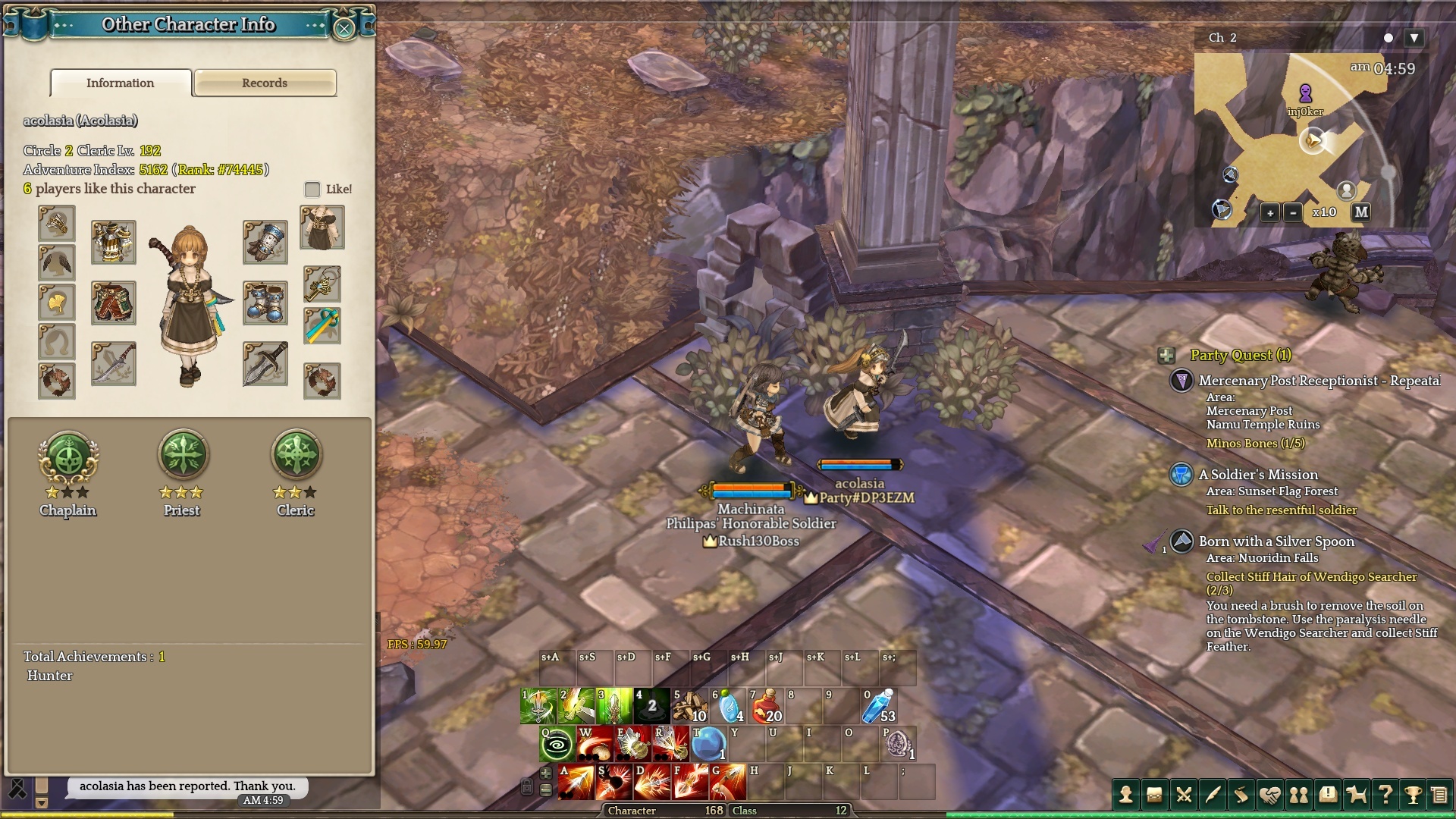
Task: Select the Information tab
Action: click(x=120, y=83)
